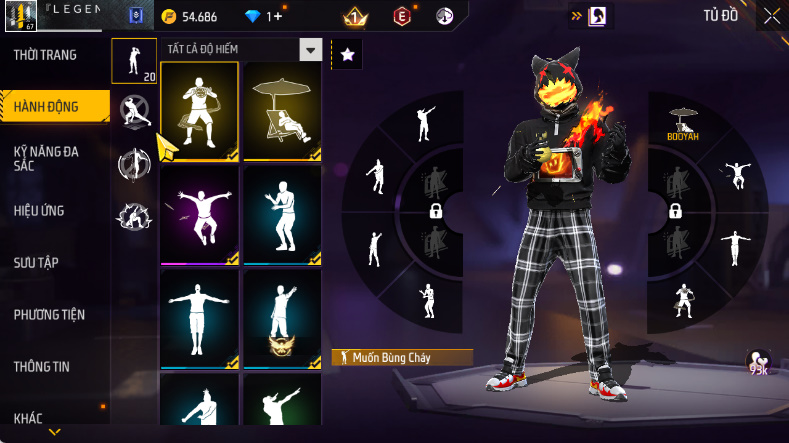Select the Hành Động category

47,106
